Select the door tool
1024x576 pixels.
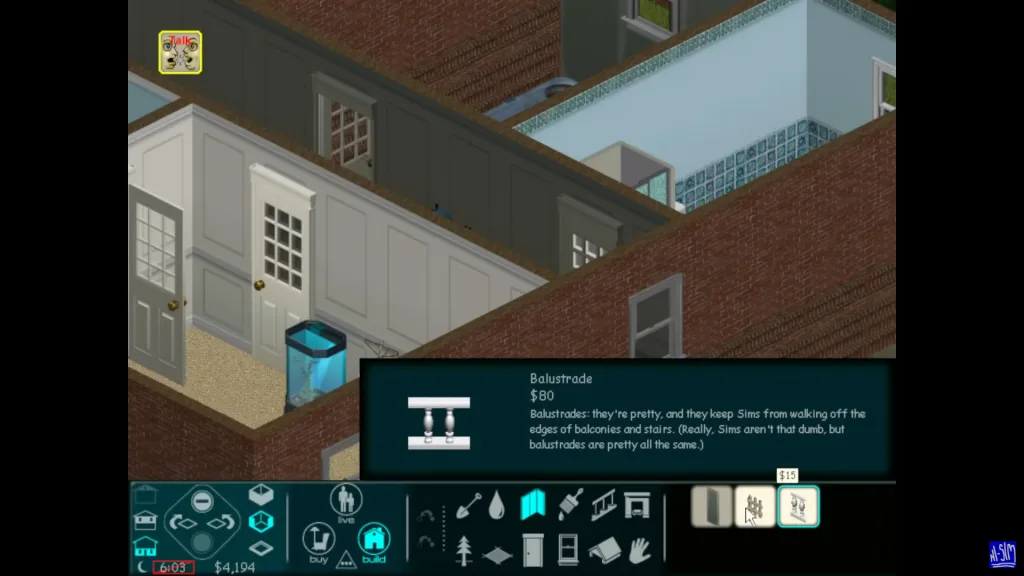coord(533,549)
